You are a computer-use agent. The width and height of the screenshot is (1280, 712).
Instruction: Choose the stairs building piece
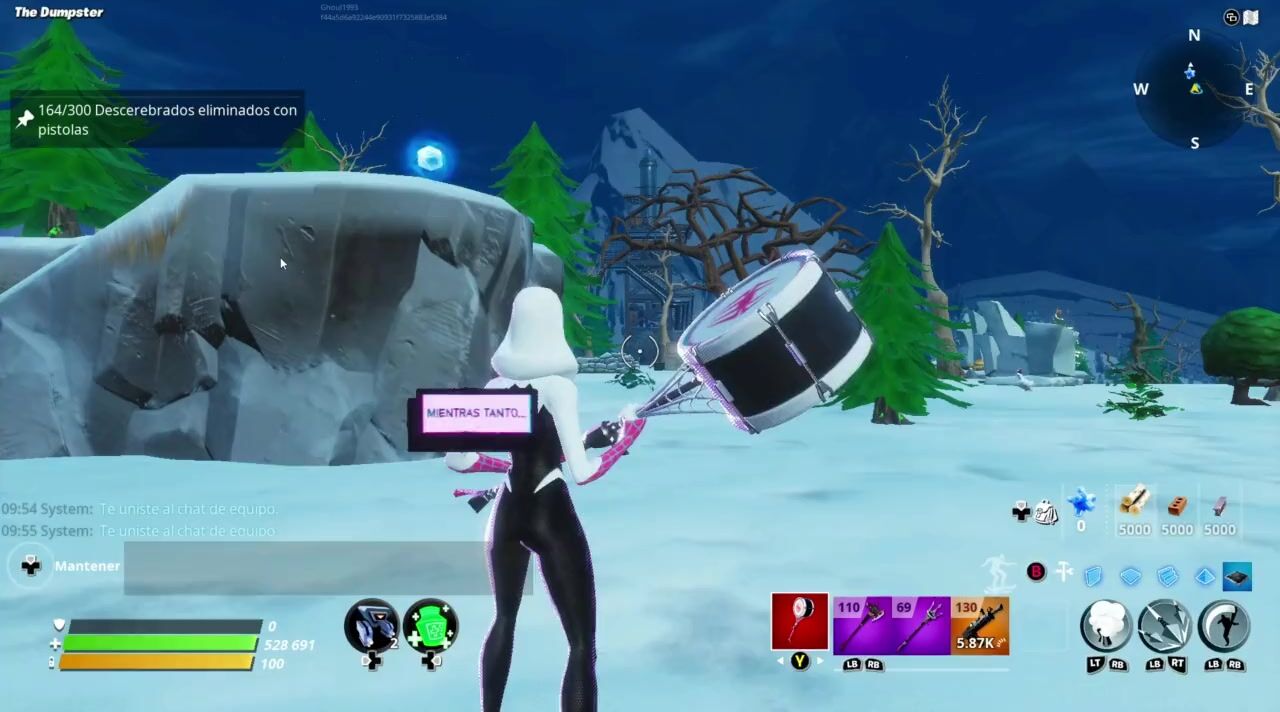(1167, 576)
